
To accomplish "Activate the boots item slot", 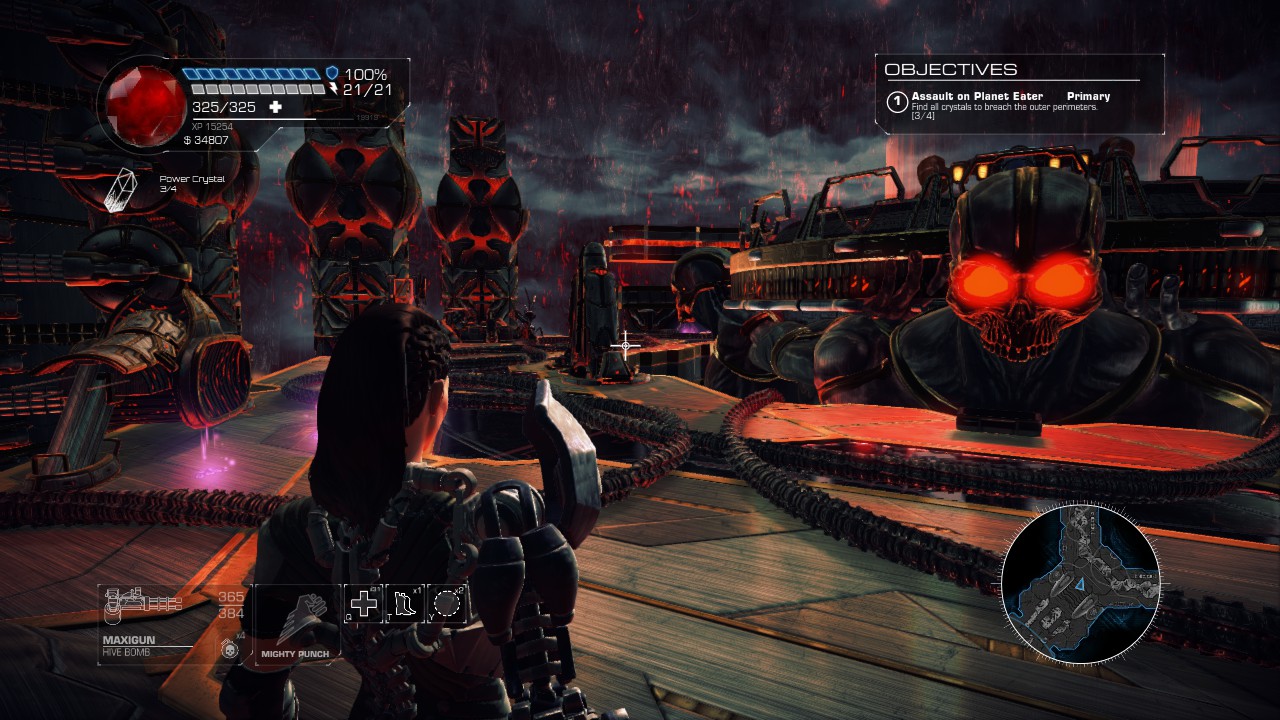I will [405, 603].
